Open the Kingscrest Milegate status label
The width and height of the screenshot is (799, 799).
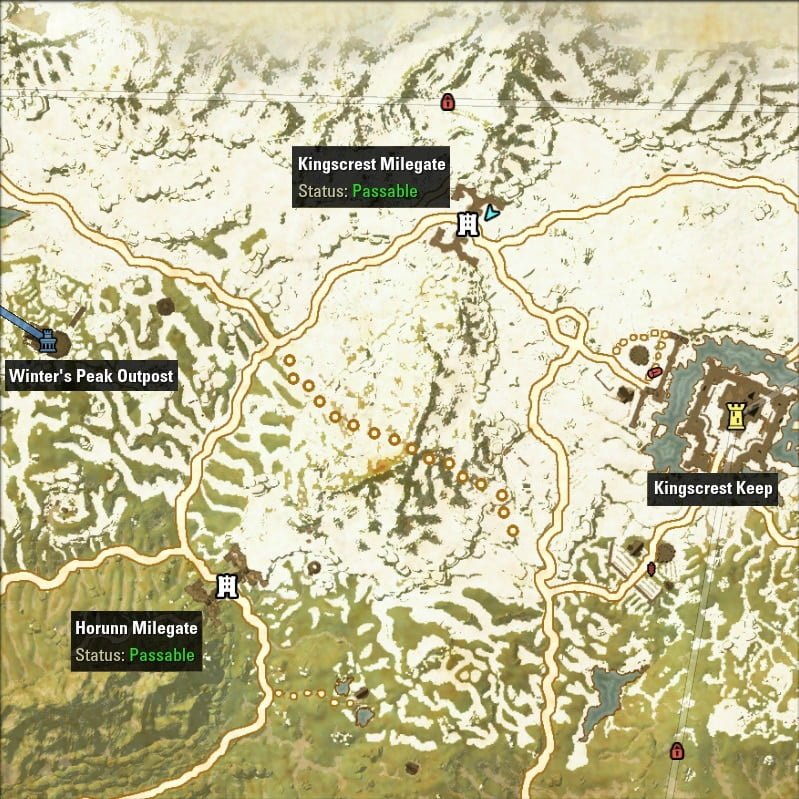[x=371, y=177]
